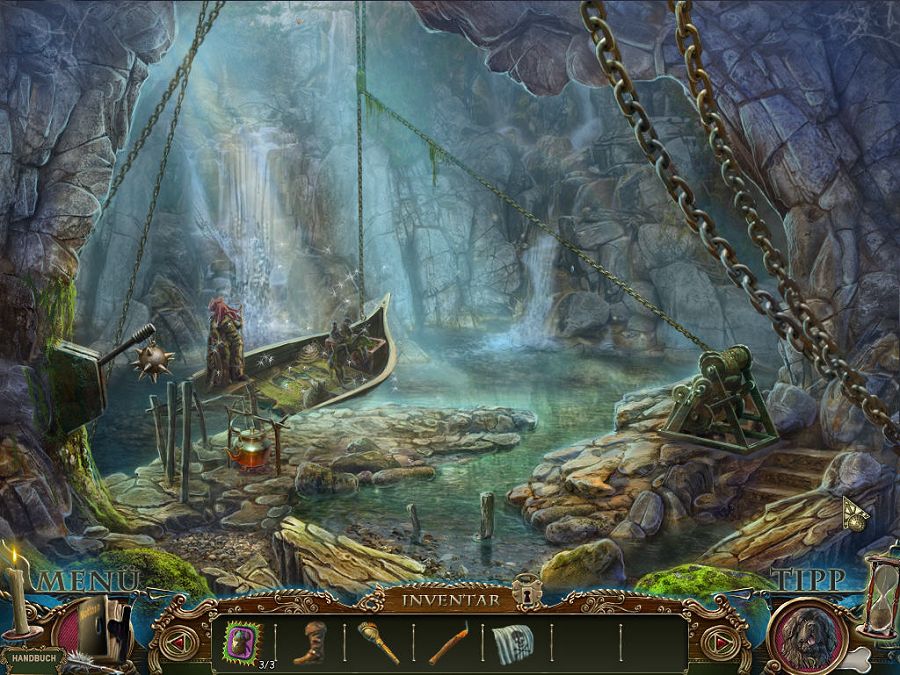Select the wooden mallet item

pyautogui.click(x=379, y=642)
